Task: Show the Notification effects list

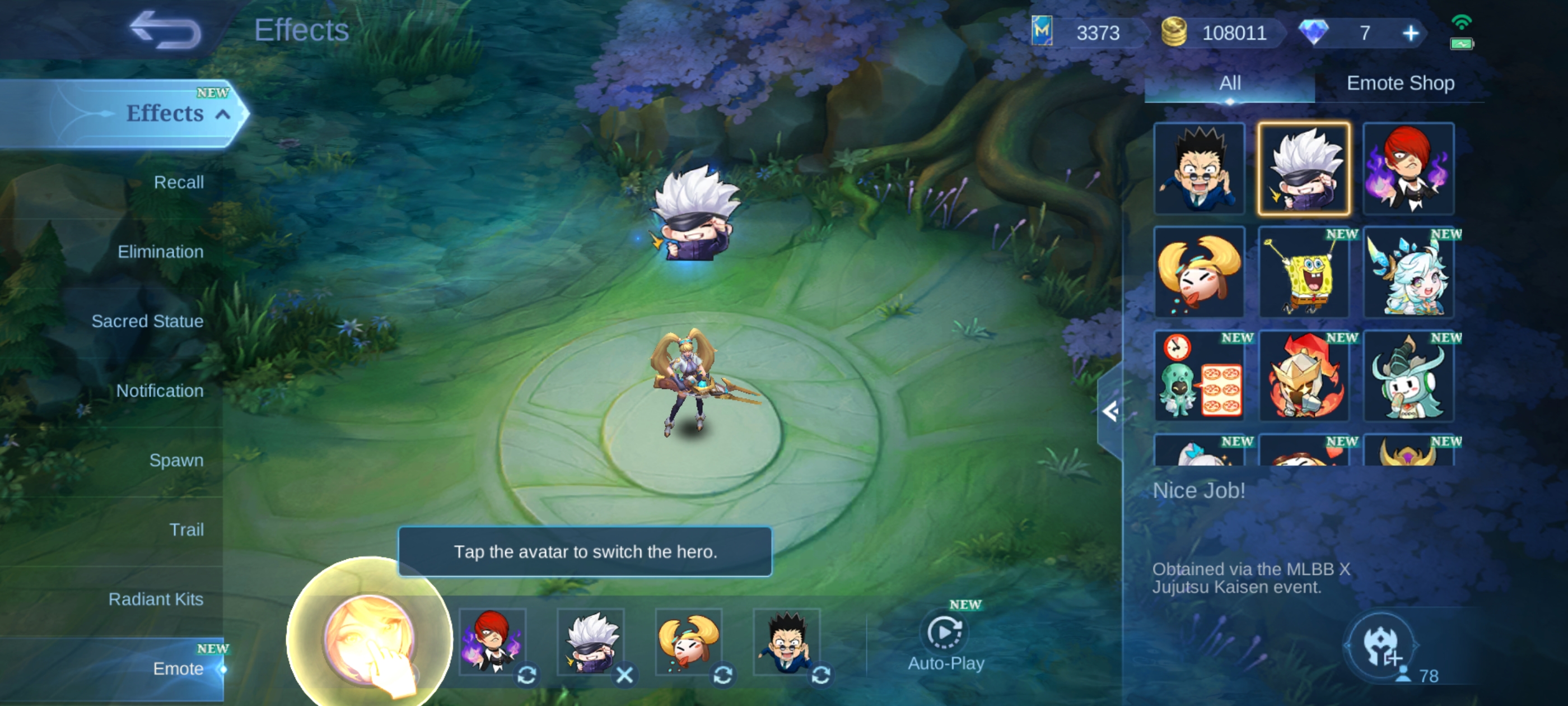Action: (160, 391)
